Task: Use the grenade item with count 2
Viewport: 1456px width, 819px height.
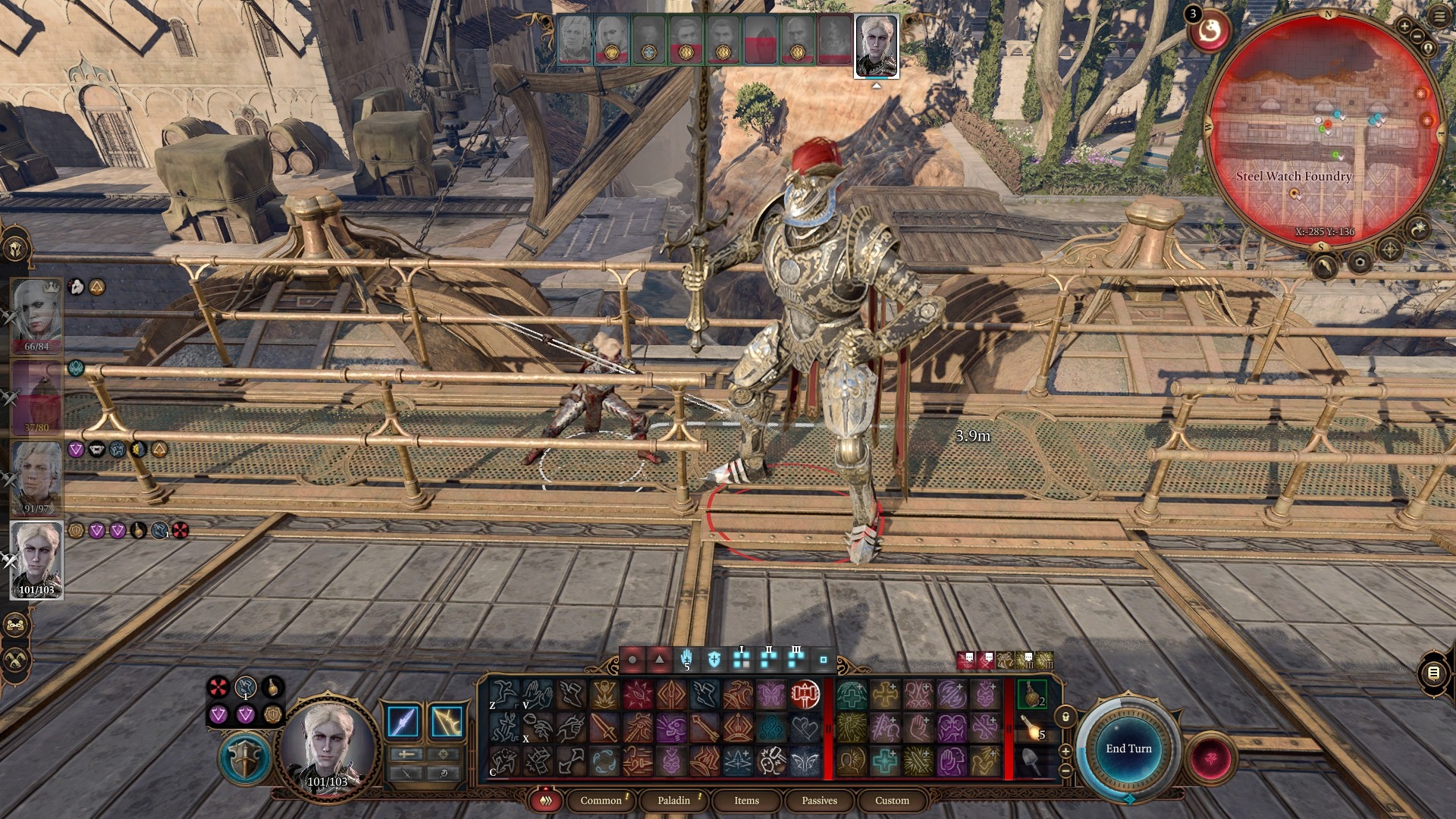Action: pyautogui.click(x=1032, y=694)
